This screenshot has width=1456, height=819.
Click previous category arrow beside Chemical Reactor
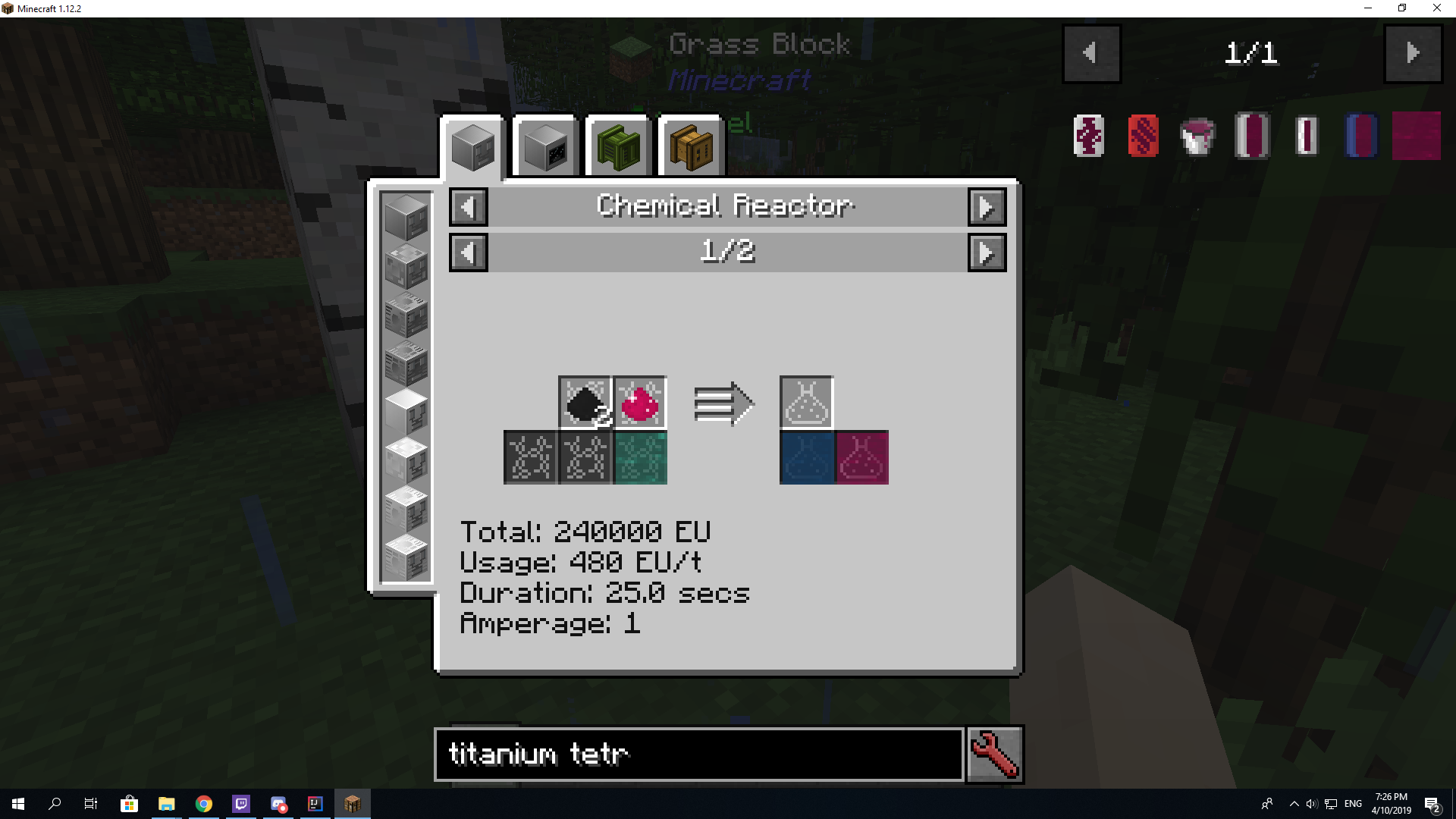(468, 206)
